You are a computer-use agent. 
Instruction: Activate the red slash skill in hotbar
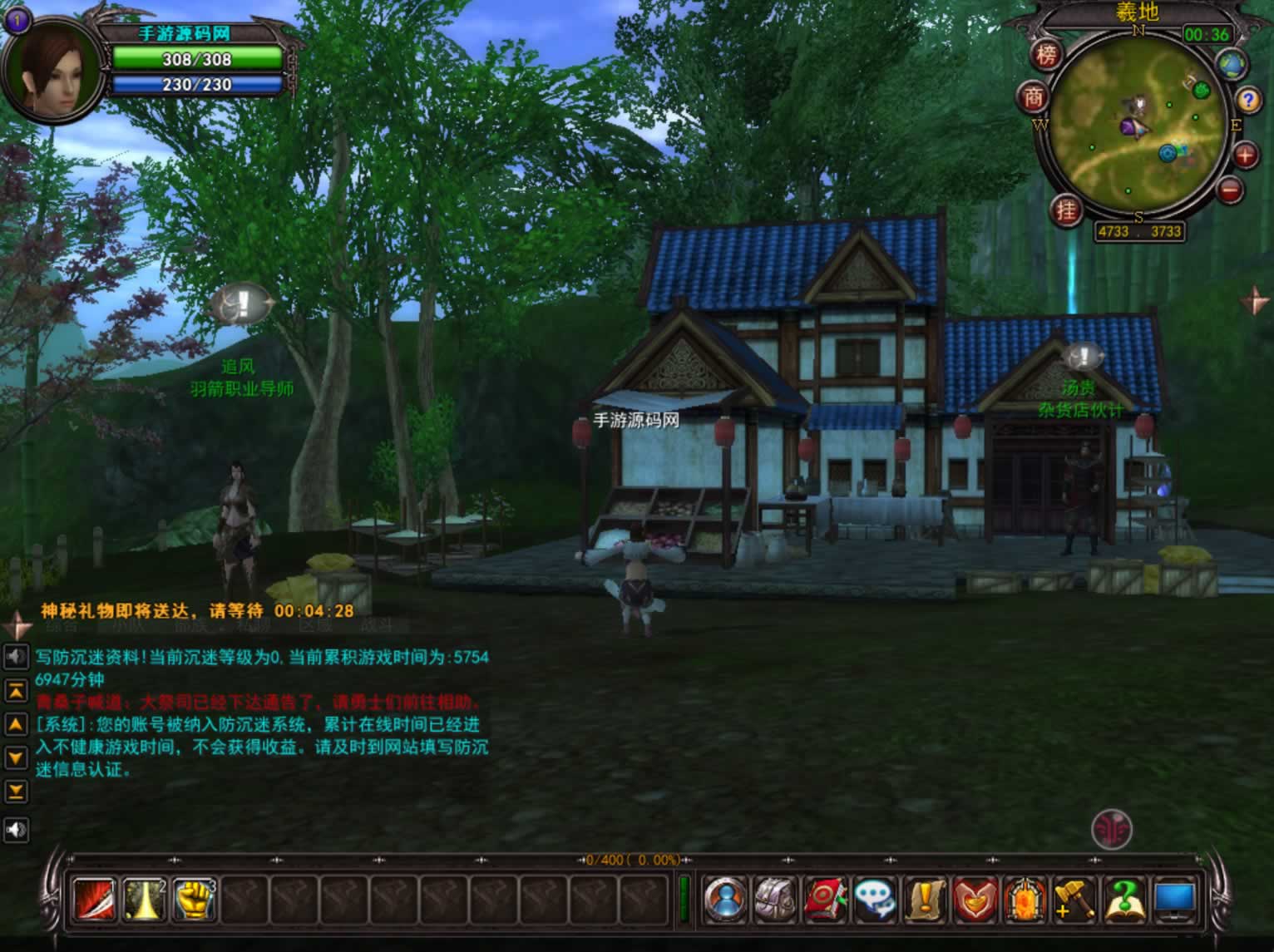tap(95, 900)
